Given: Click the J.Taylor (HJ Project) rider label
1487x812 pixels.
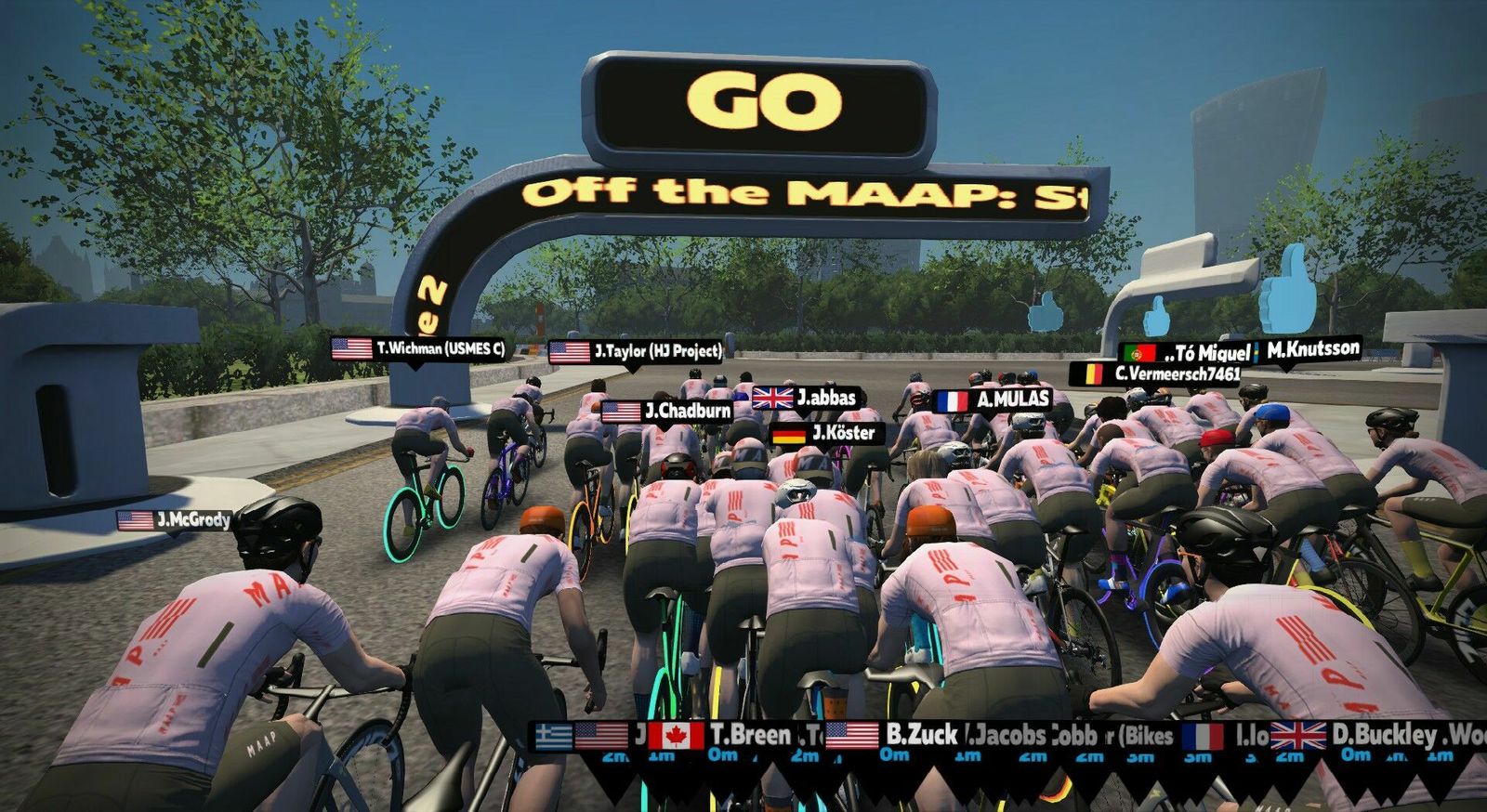Looking at the screenshot, I should click(x=637, y=352).
